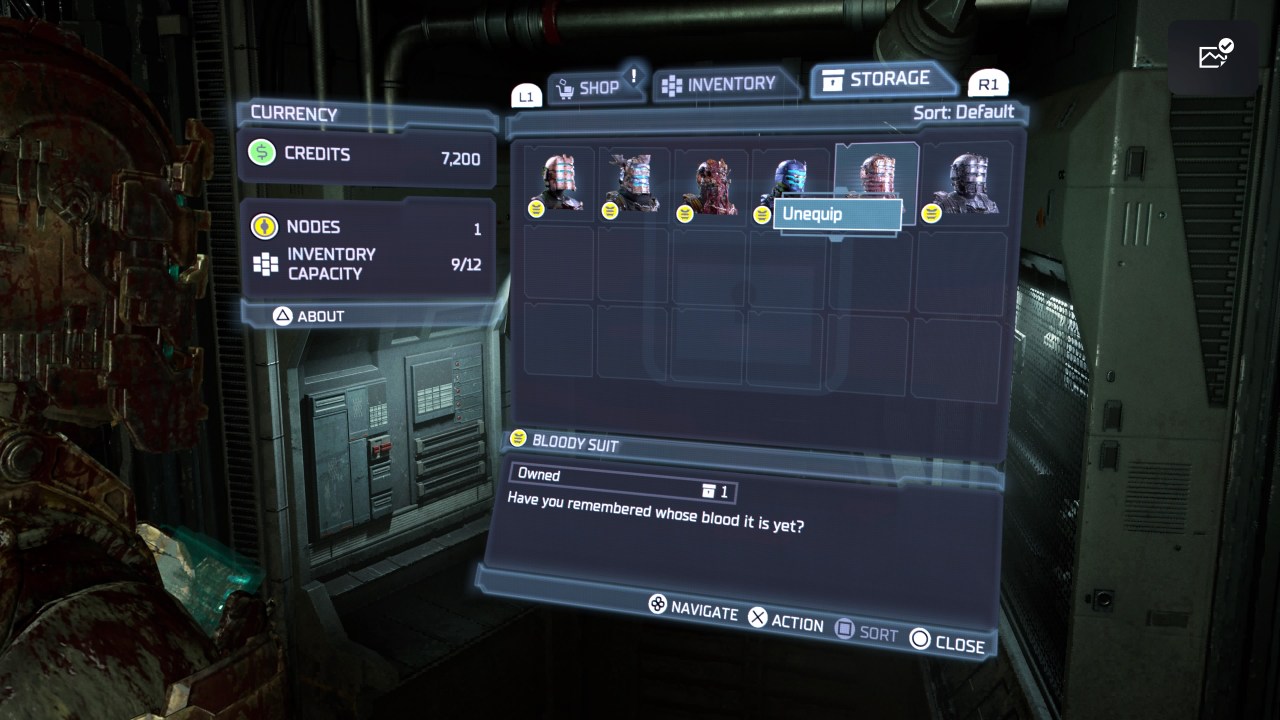Click the screenshot notification icon in the top-right corner

click(1214, 55)
